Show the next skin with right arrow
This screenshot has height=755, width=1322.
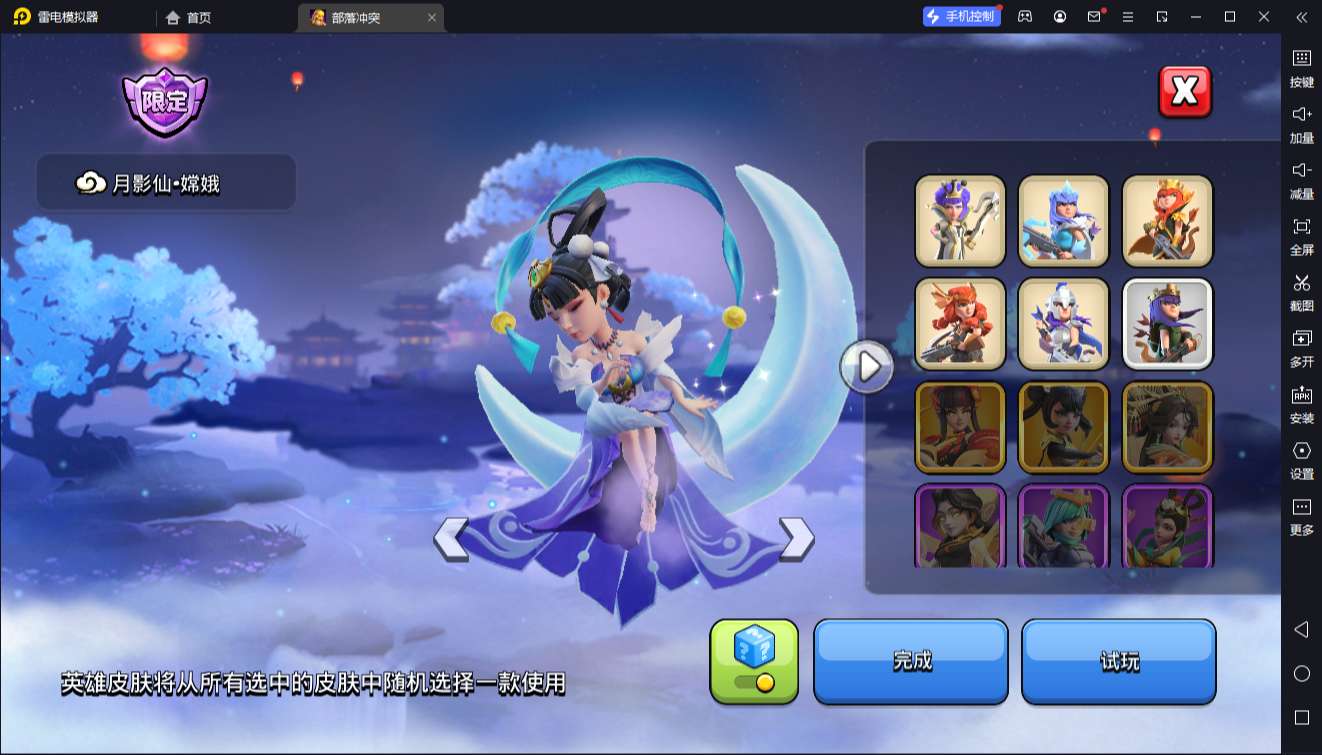796,539
